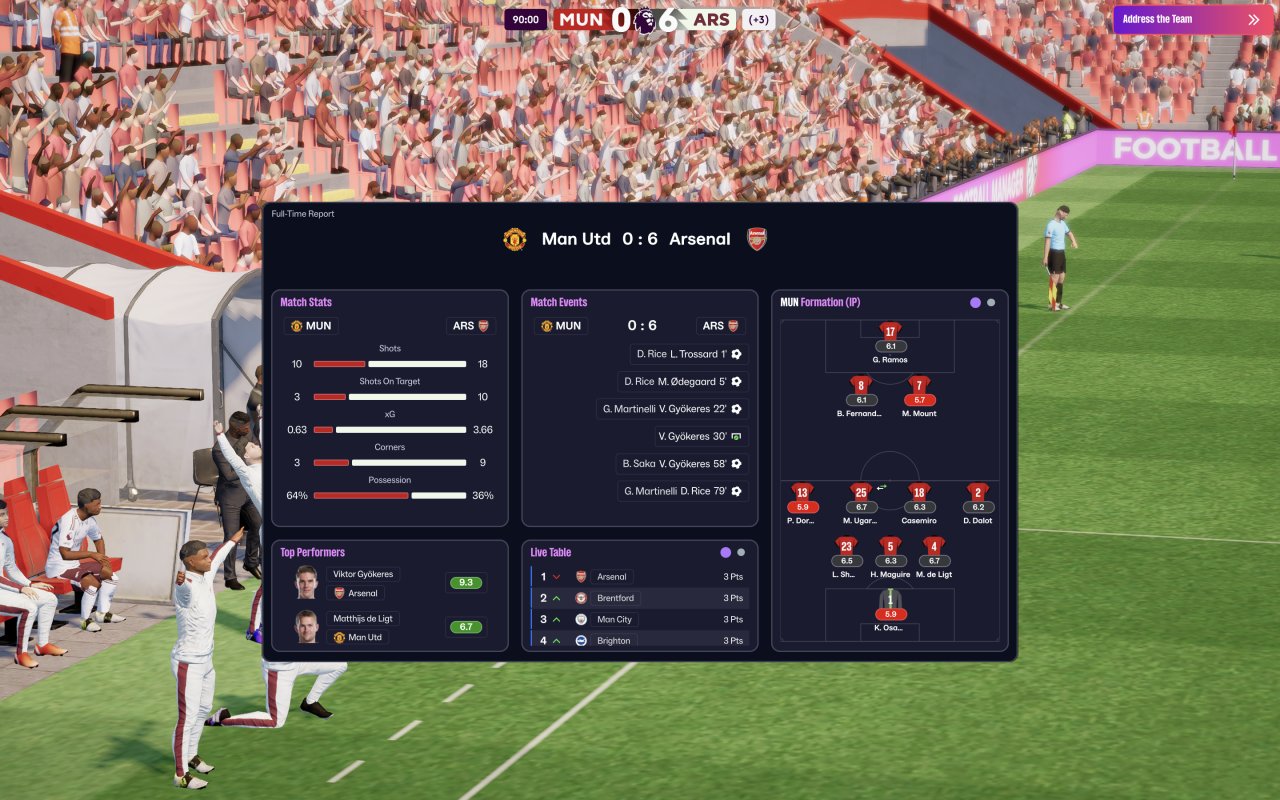Pick goalkeeper number 1 in formation
The height and width of the screenshot is (800, 1280).
click(890, 600)
